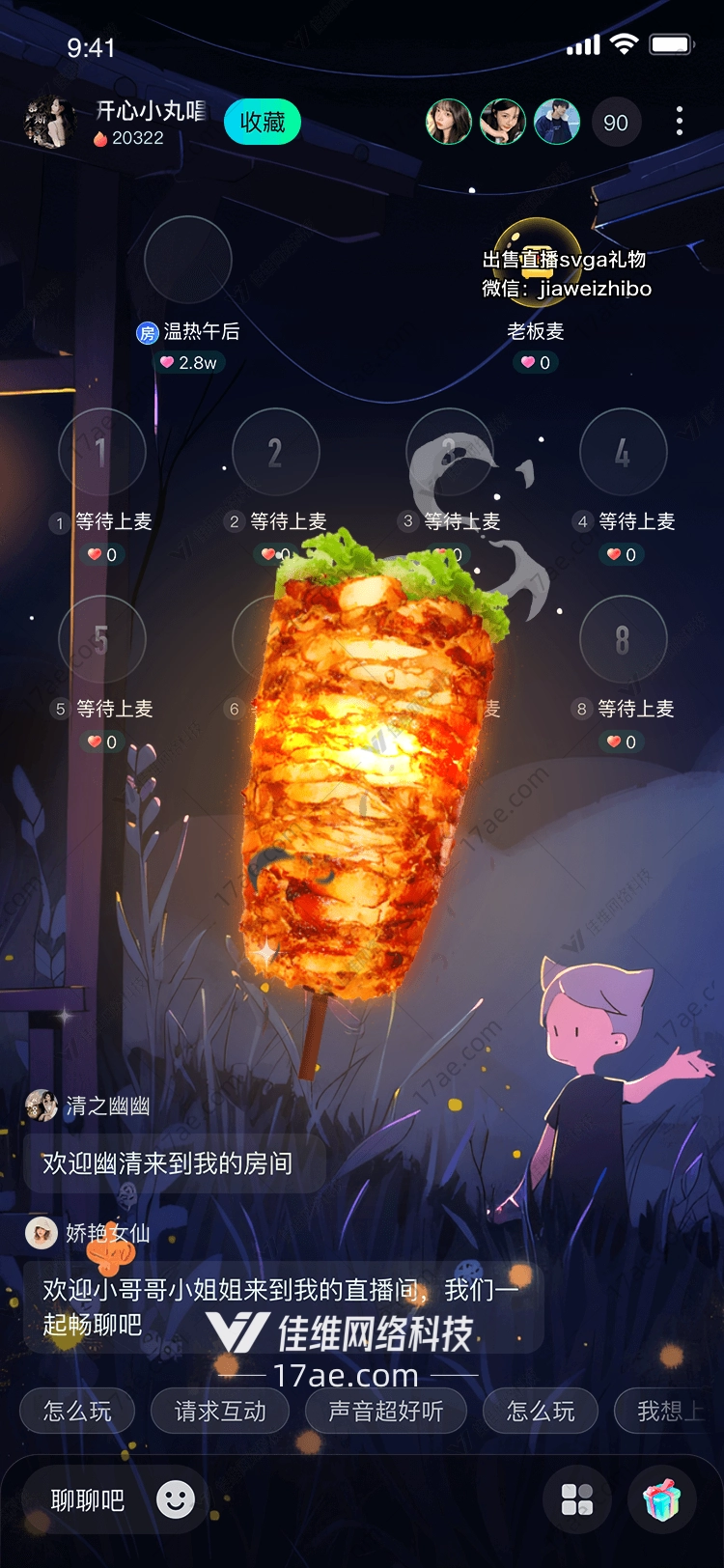Choose the 请求互动 quick reply chip
The height and width of the screenshot is (1568, 724).
[220, 1412]
